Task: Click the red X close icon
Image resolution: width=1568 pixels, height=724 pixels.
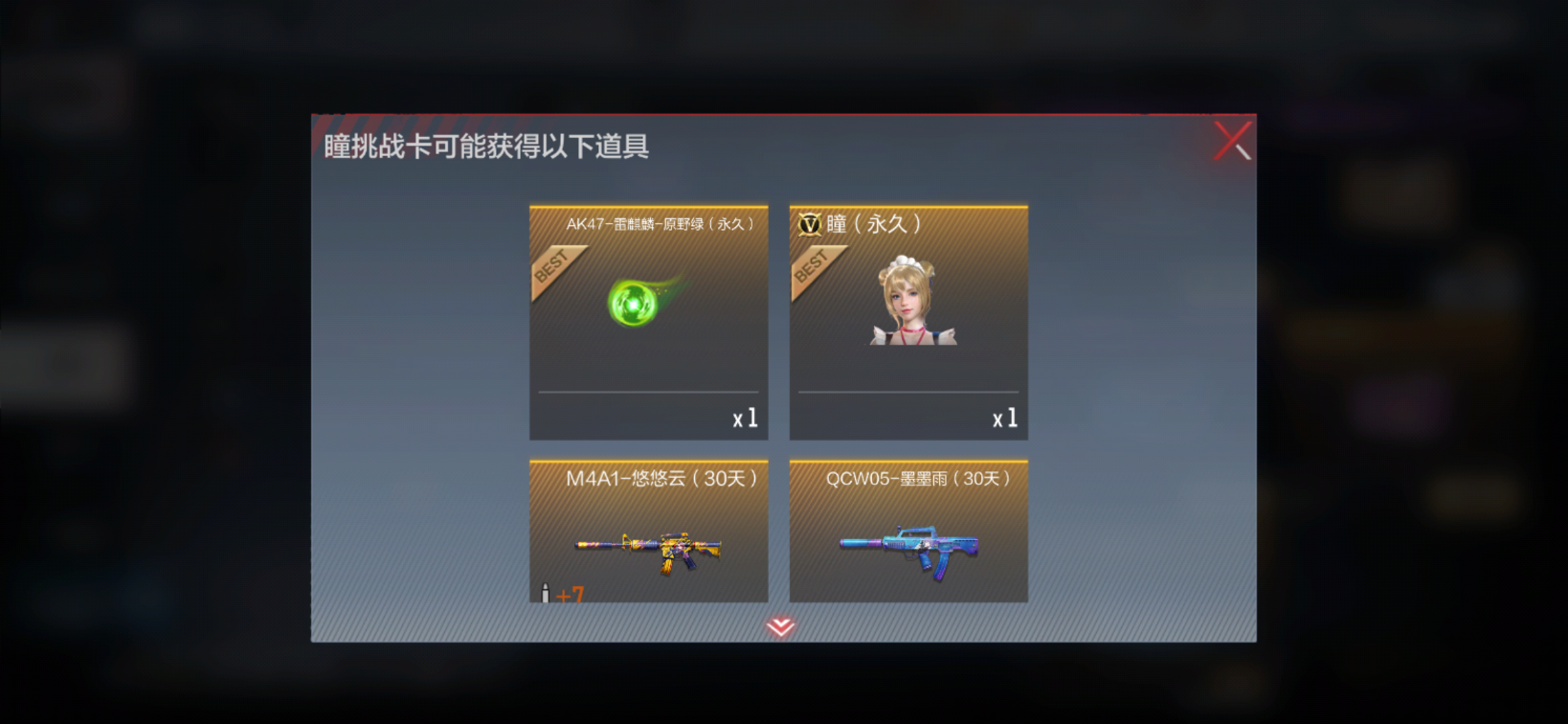Action: [1233, 142]
